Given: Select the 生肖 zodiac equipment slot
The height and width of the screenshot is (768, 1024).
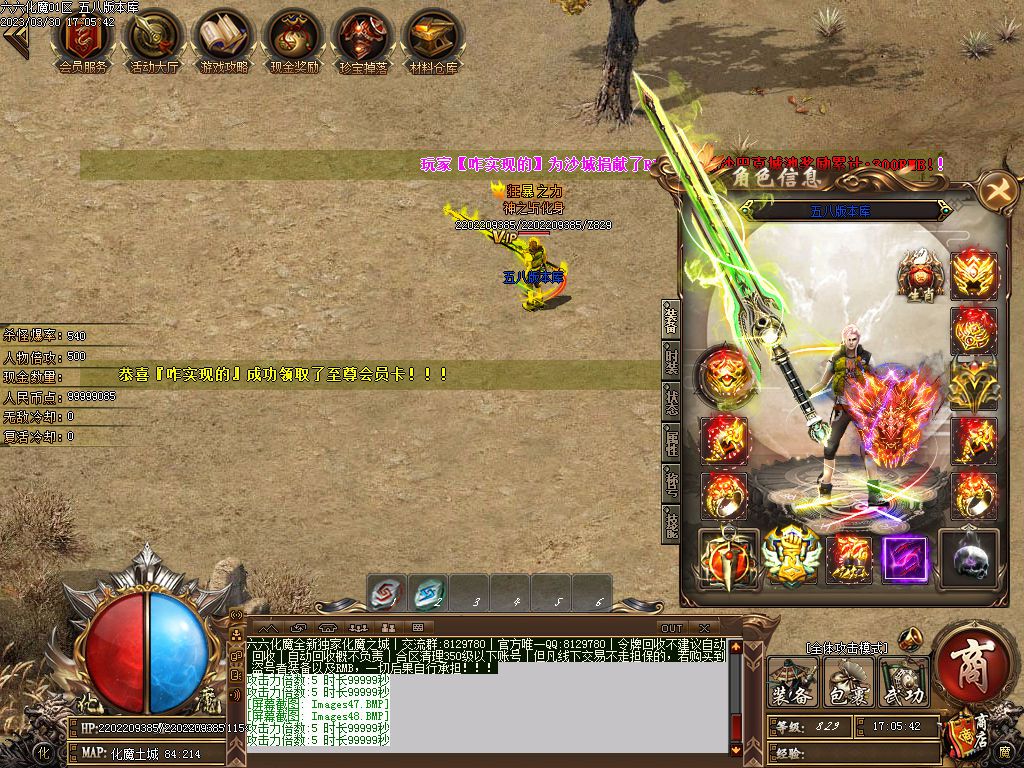Looking at the screenshot, I should point(918,274).
